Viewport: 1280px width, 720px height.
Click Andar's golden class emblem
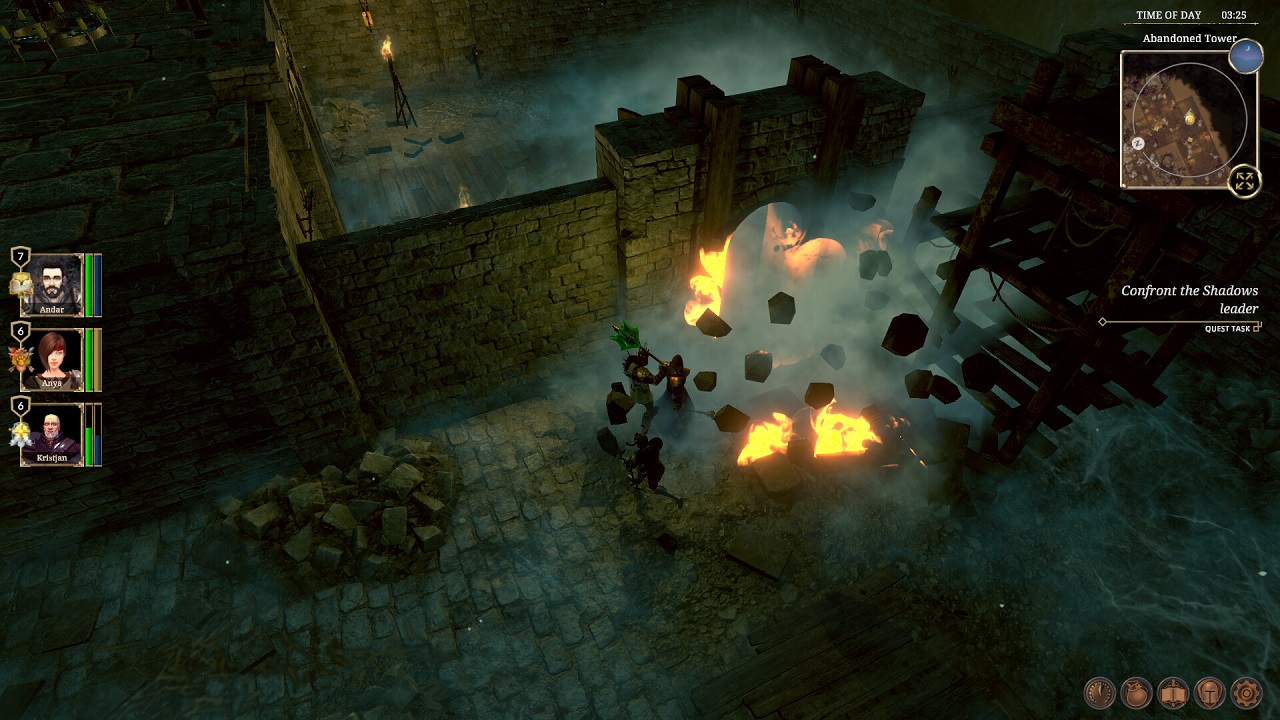(x=19, y=285)
